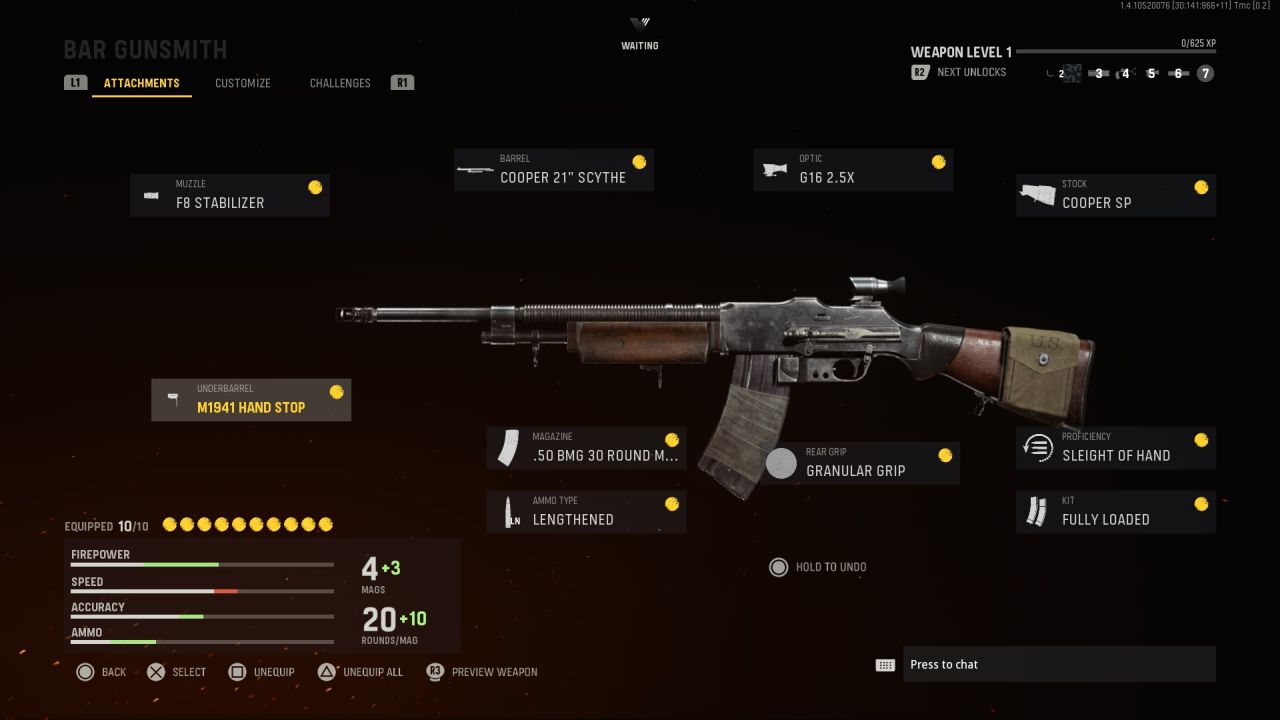Click the Muzzle slot's suppressor icon
The height and width of the screenshot is (720, 1280).
click(152, 195)
